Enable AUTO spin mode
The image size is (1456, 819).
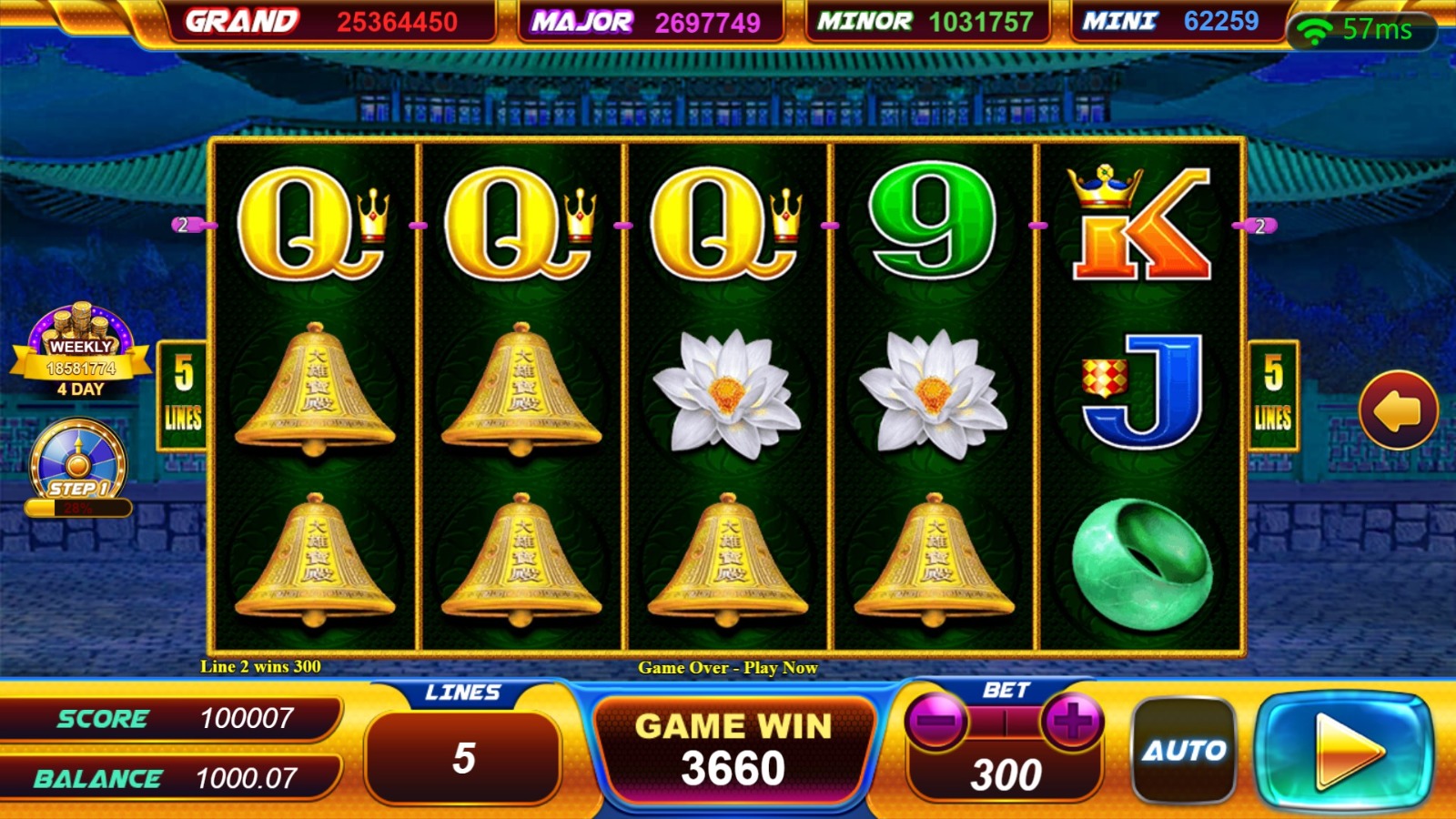(x=1184, y=750)
